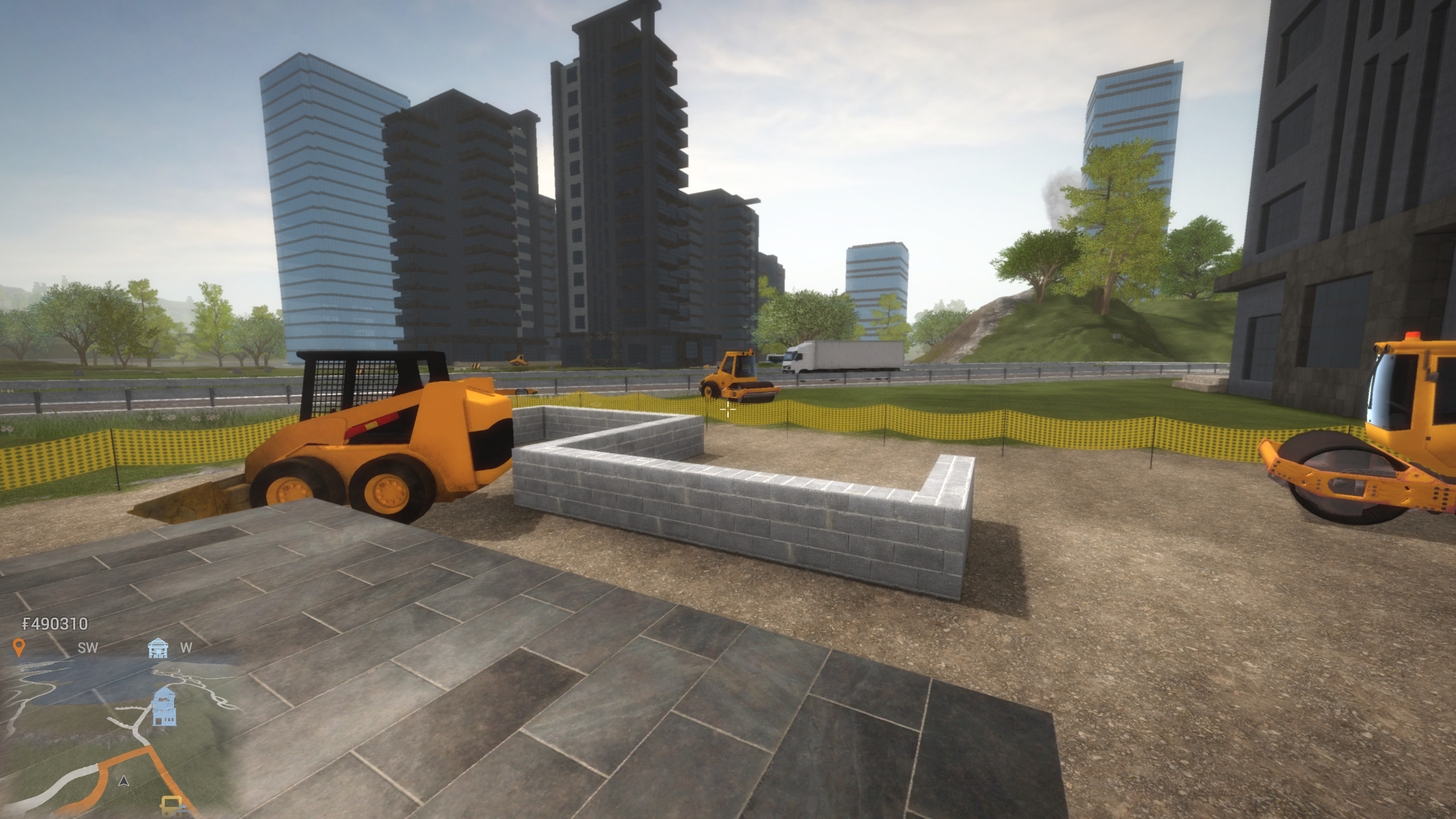Click the crosshair at screen center
The height and width of the screenshot is (819, 1456).
click(728, 409)
